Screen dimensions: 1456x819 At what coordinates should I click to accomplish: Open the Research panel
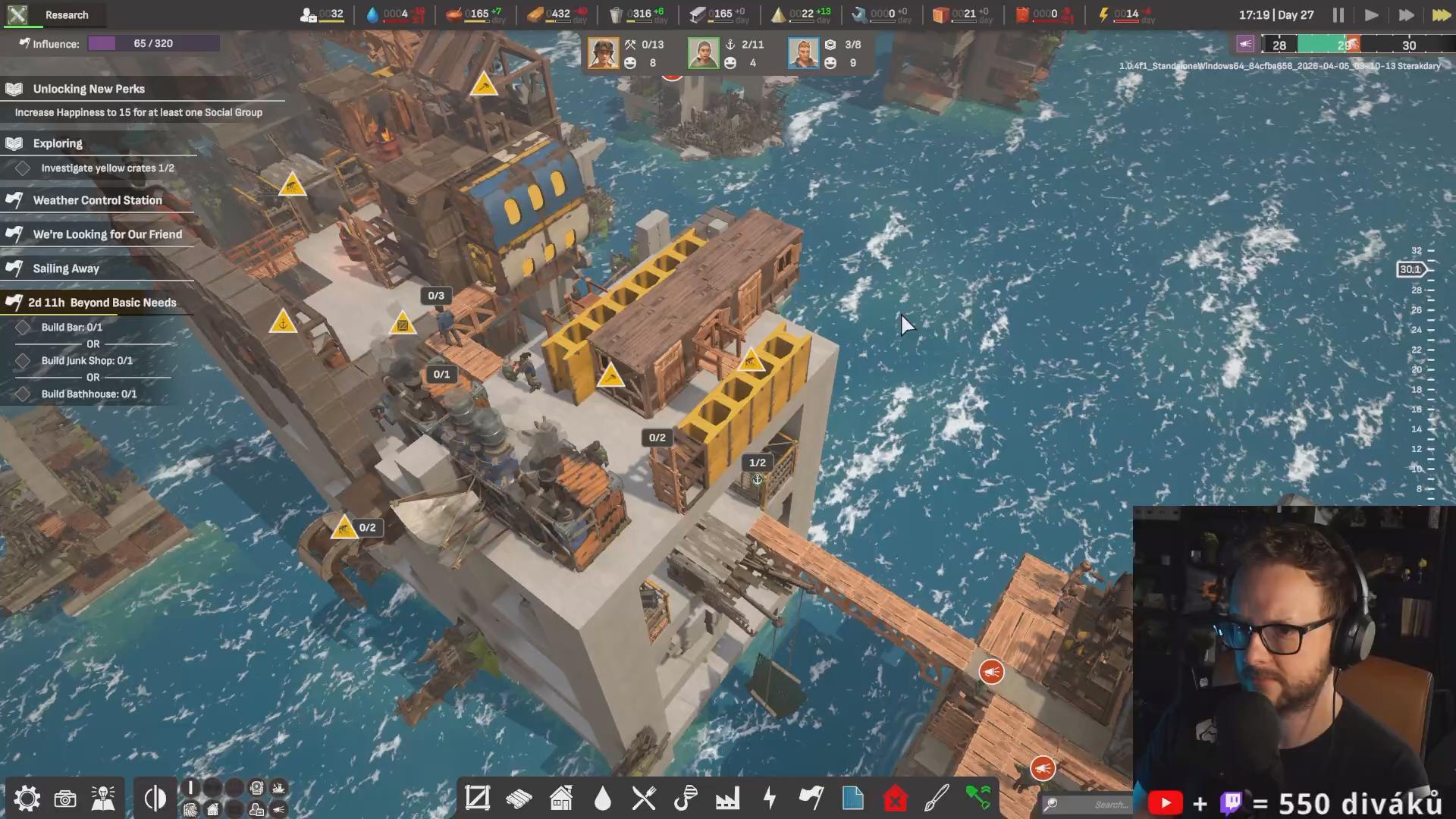click(53, 15)
